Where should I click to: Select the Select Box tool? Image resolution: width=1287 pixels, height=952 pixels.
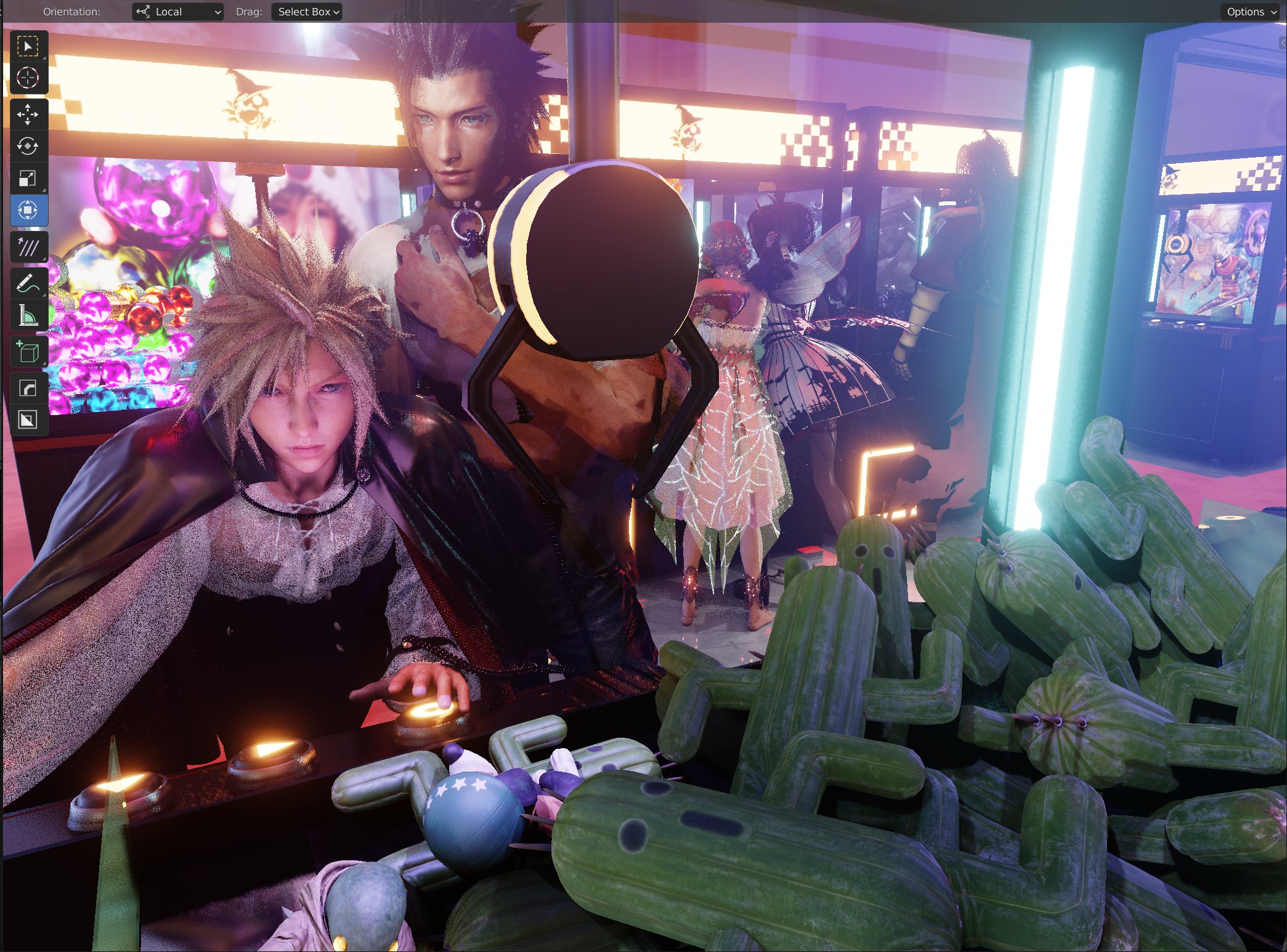click(29, 45)
